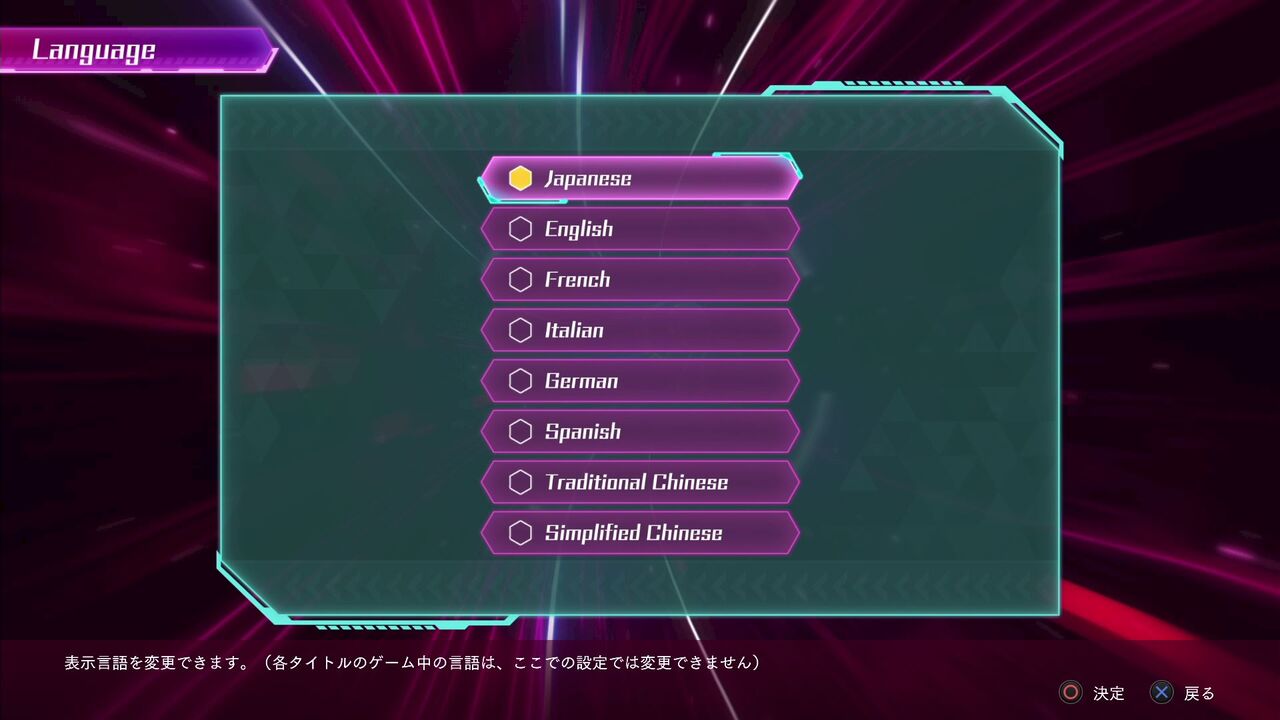Select Italian from the language list

tap(640, 329)
